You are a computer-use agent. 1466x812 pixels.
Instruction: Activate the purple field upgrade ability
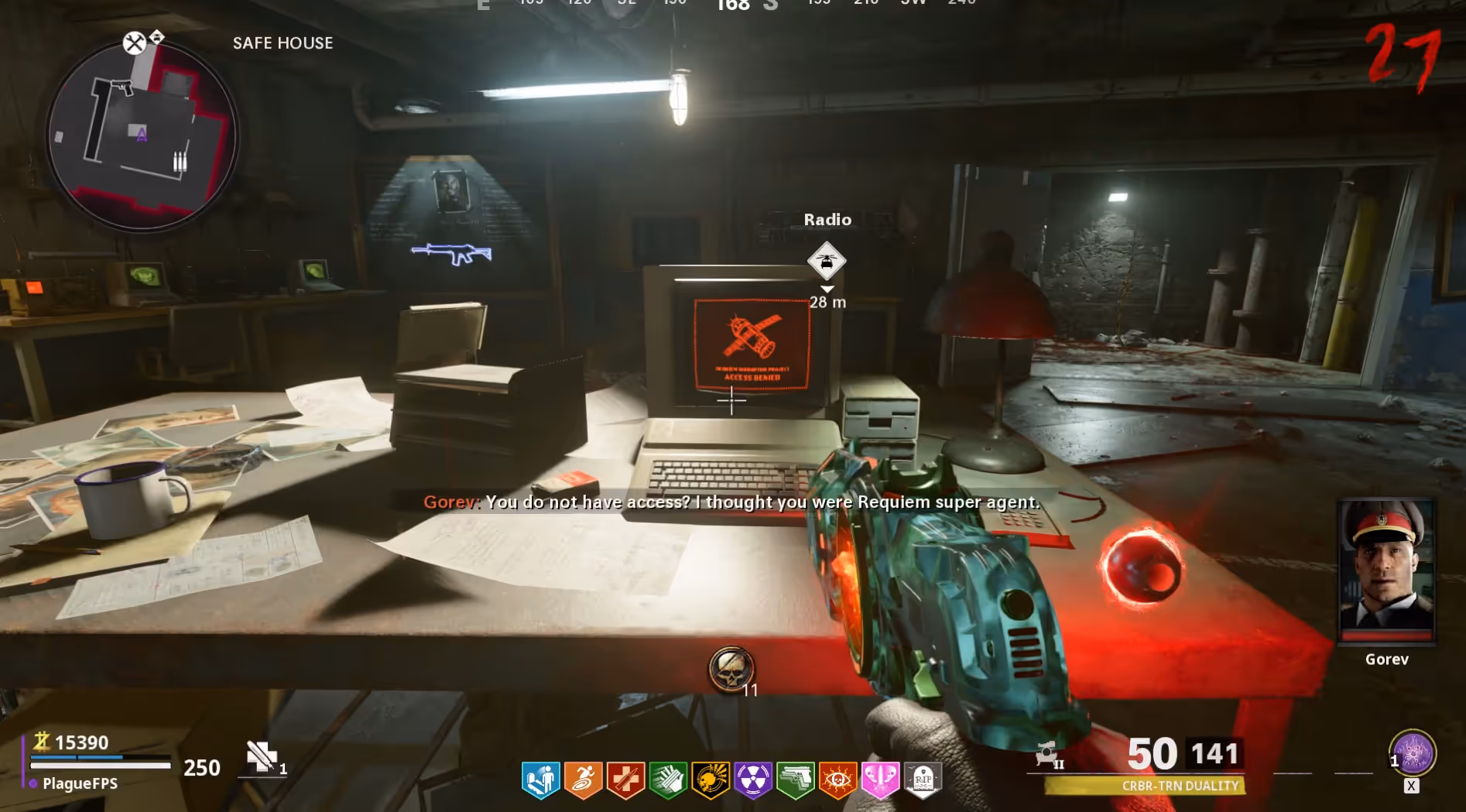[x=1413, y=753]
